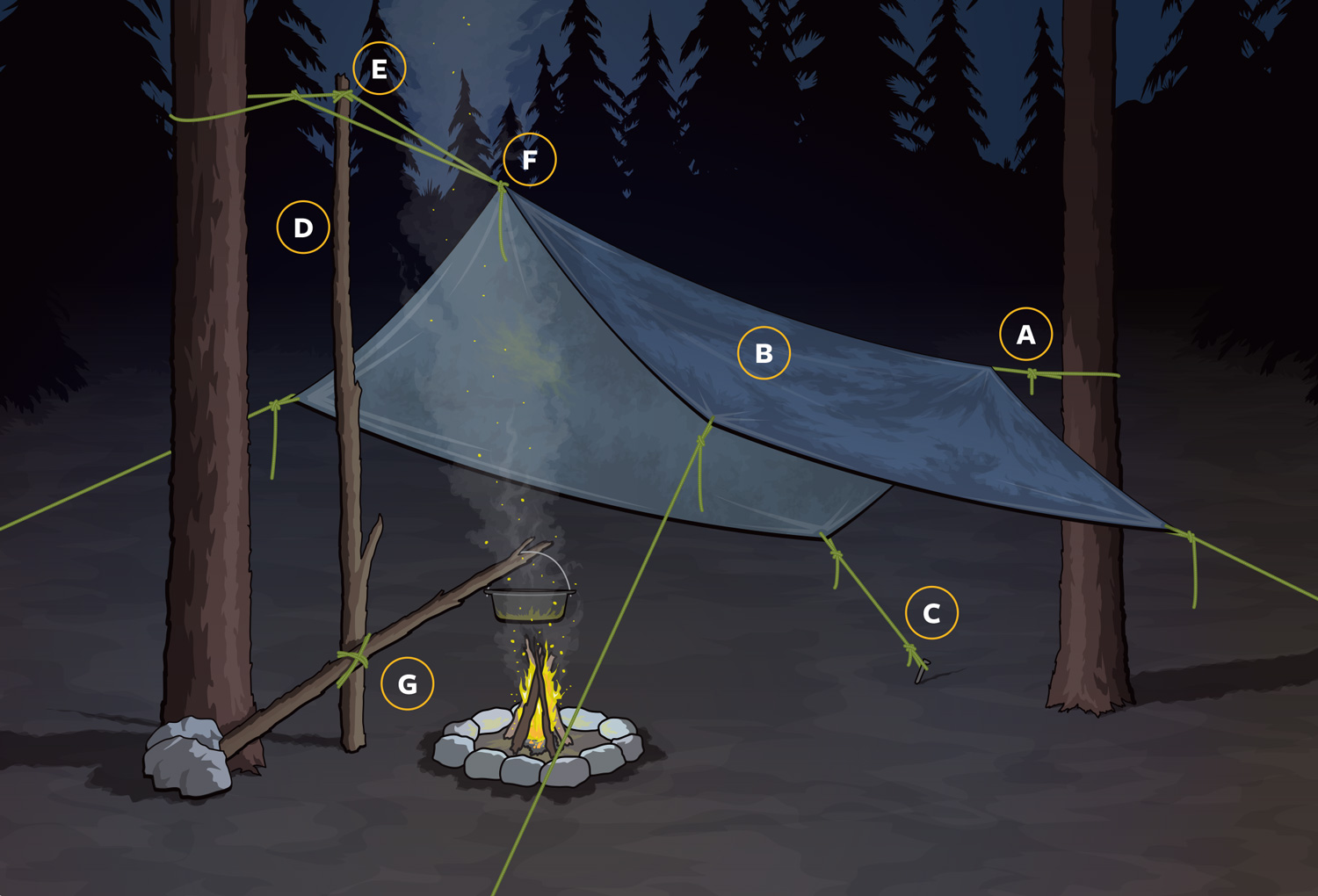This screenshot has height=896, width=1318.
Task: Select the circled A marker
Action: pyautogui.click(x=1025, y=335)
